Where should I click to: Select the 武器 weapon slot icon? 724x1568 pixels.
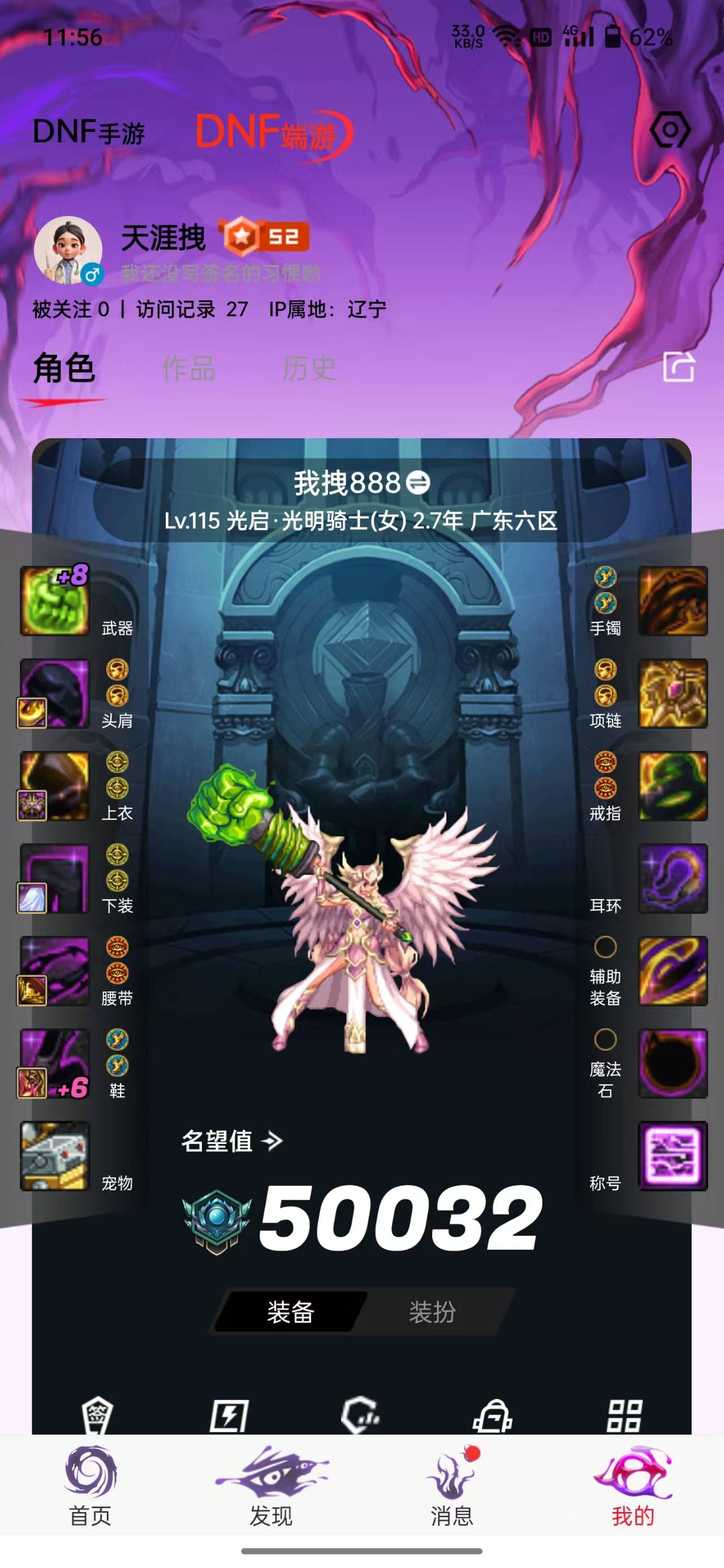(x=55, y=599)
